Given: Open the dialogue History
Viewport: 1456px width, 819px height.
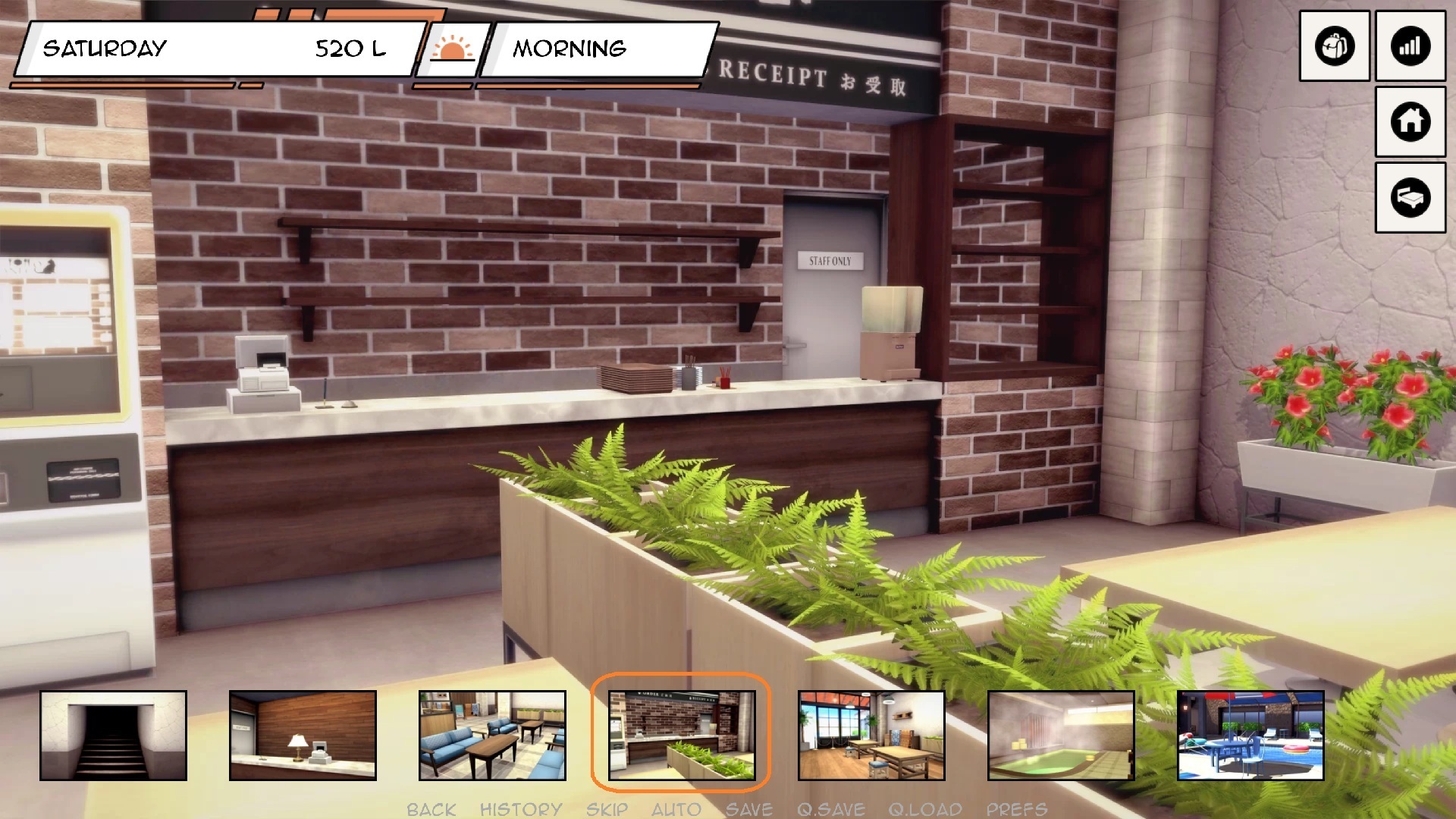Looking at the screenshot, I should pos(521,809).
